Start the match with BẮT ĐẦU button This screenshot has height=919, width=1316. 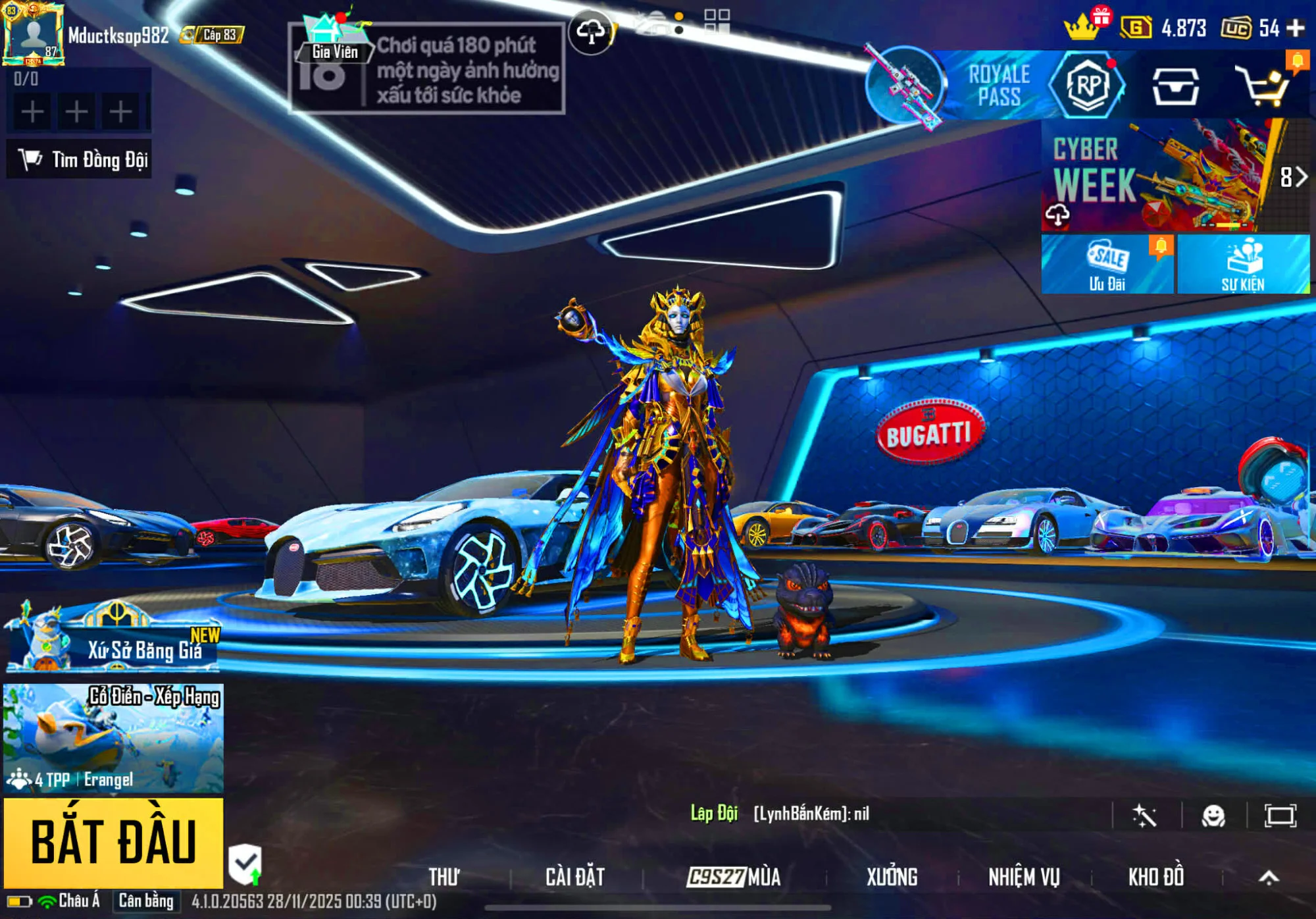pyautogui.click(x=113, y=843)
